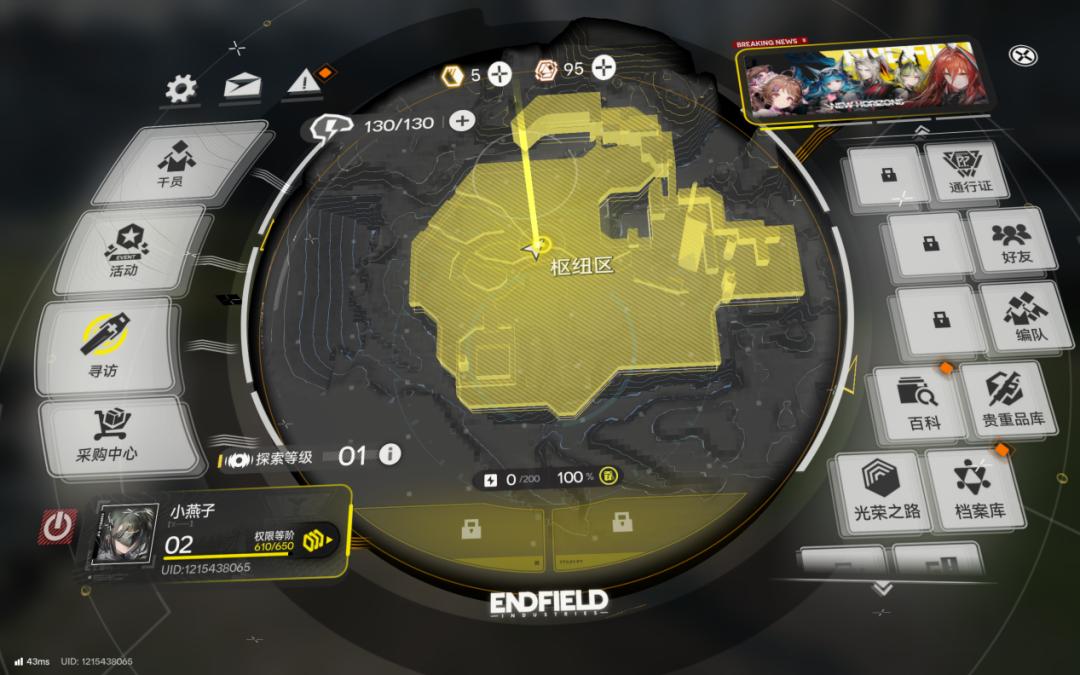This screenshot has width=1080, height=675.
Task: Select the 枢纽区 hub area on map
Action: tap(580, 266)
